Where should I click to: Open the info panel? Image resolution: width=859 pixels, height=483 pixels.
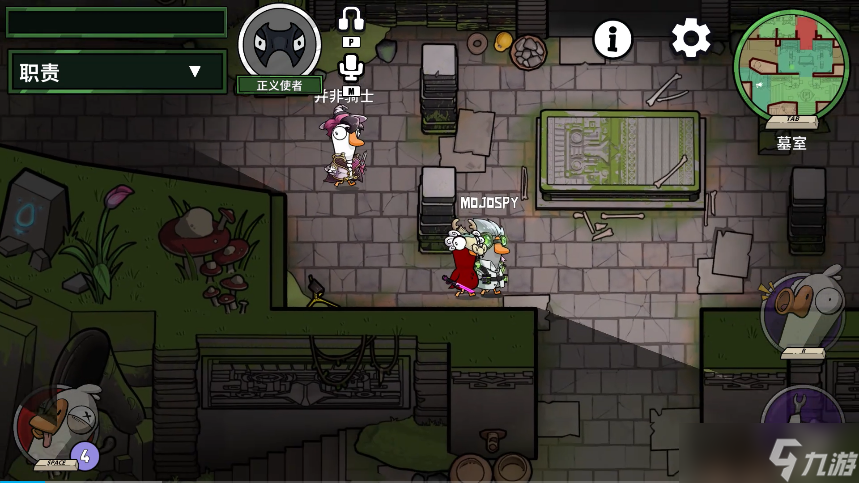613,39
